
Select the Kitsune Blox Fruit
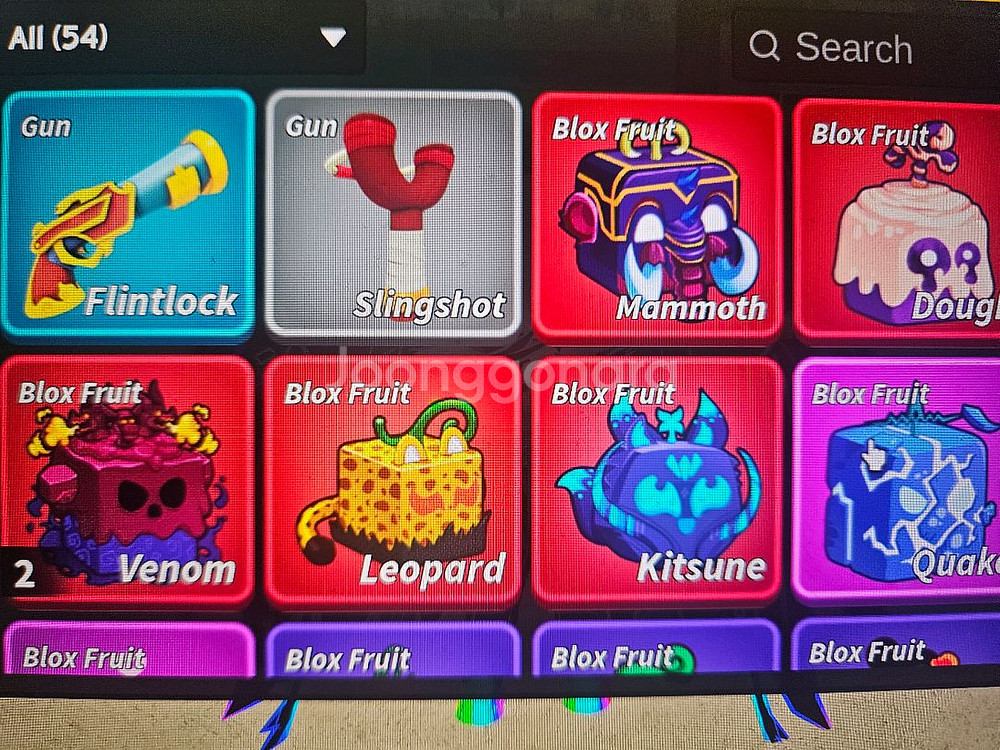coord(657,481)
